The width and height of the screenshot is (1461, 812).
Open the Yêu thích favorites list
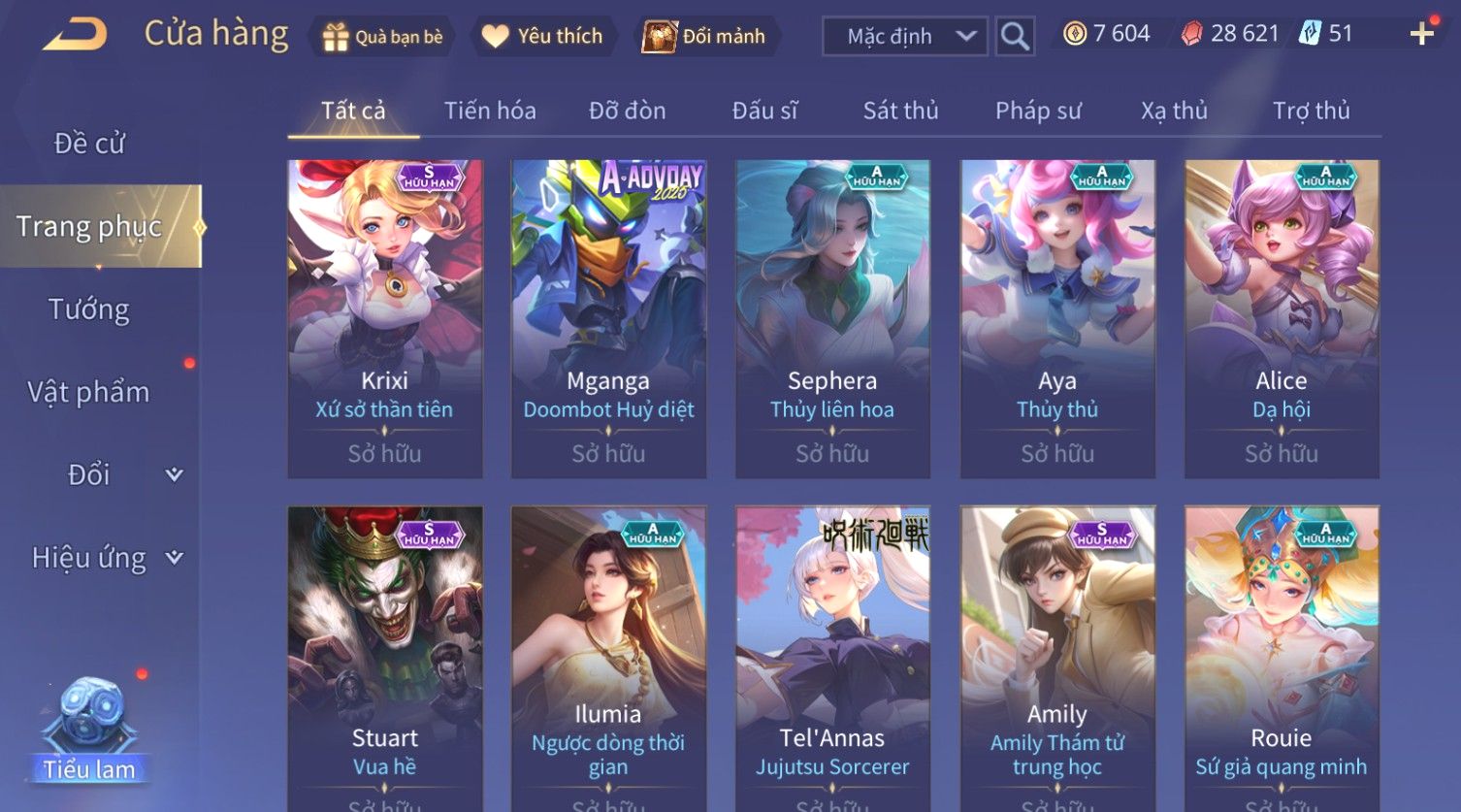542,37
